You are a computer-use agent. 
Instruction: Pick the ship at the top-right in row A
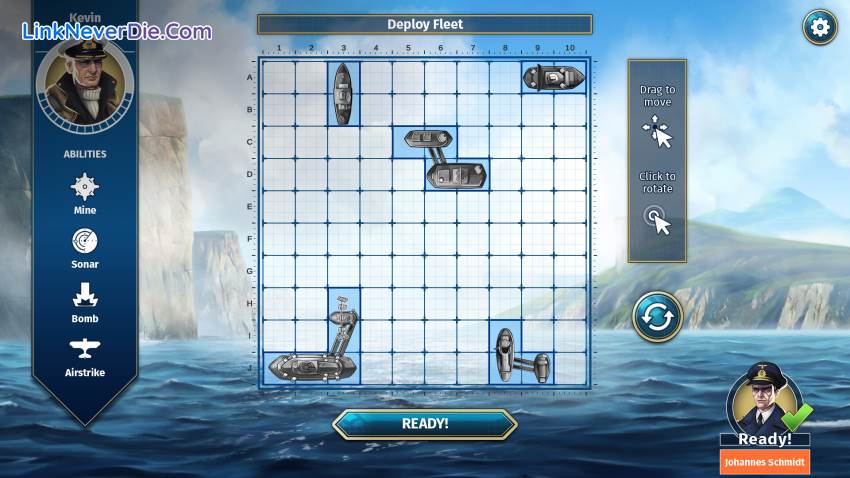(553, 77)
